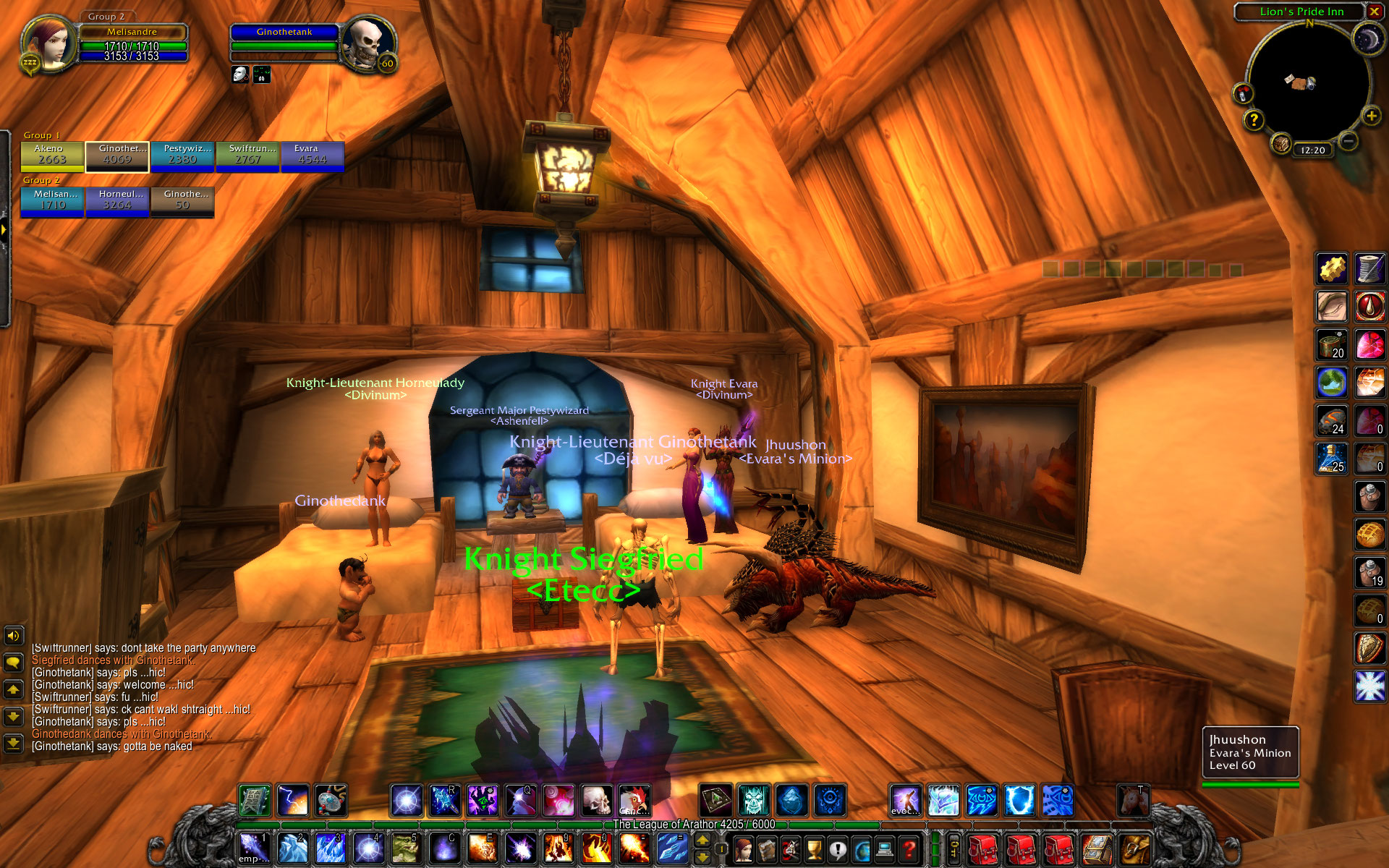Open chat menu speech bubble button
Image resolution: width=1389 pixels, height=868 pixels.
coord(13,663)
